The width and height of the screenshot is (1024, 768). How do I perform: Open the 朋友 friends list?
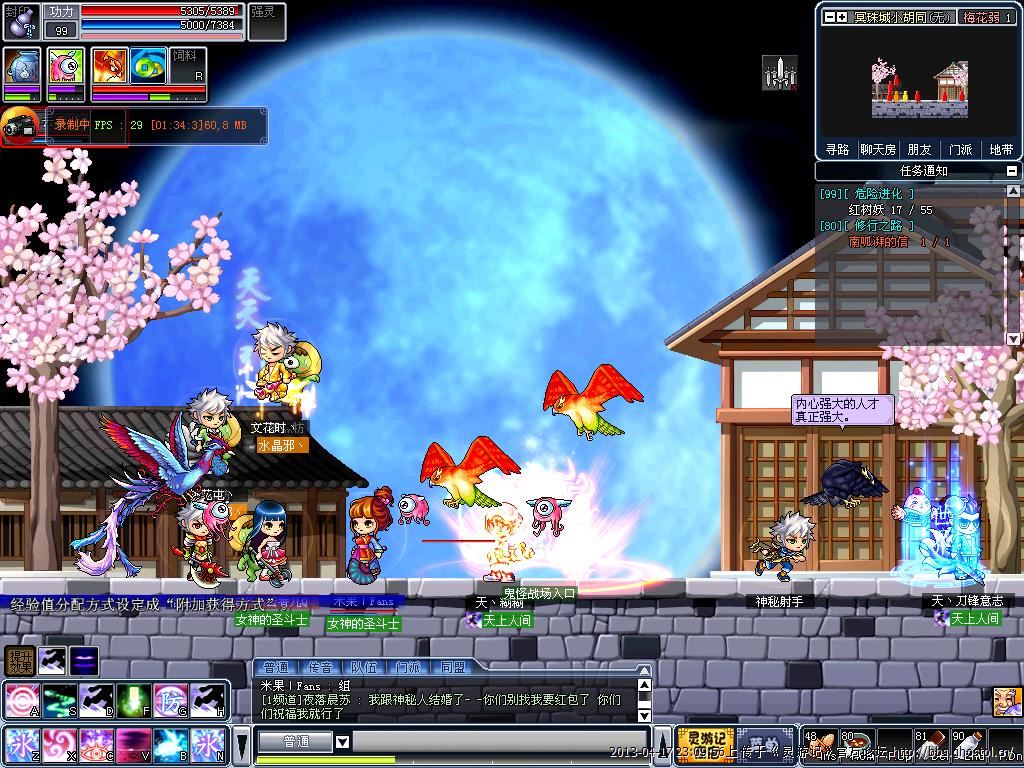[x=919, y=149]
